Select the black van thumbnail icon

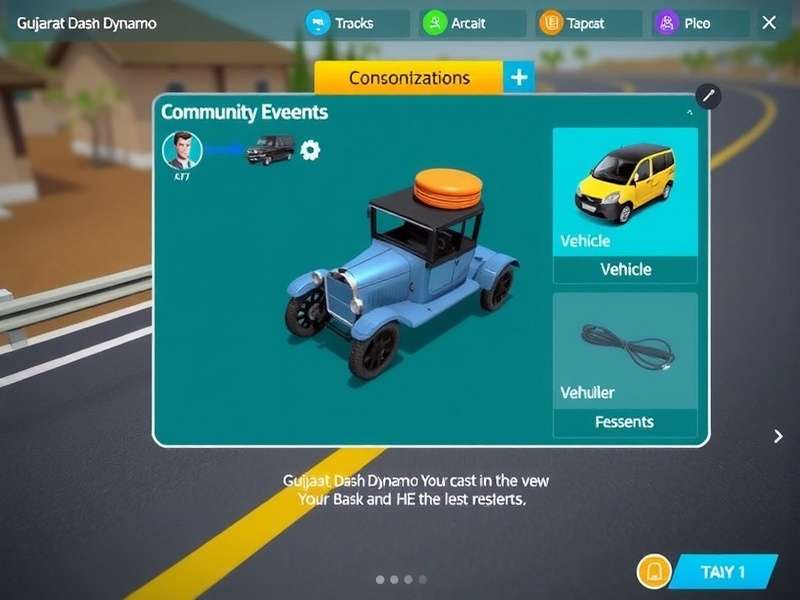[x=270, y=150]
